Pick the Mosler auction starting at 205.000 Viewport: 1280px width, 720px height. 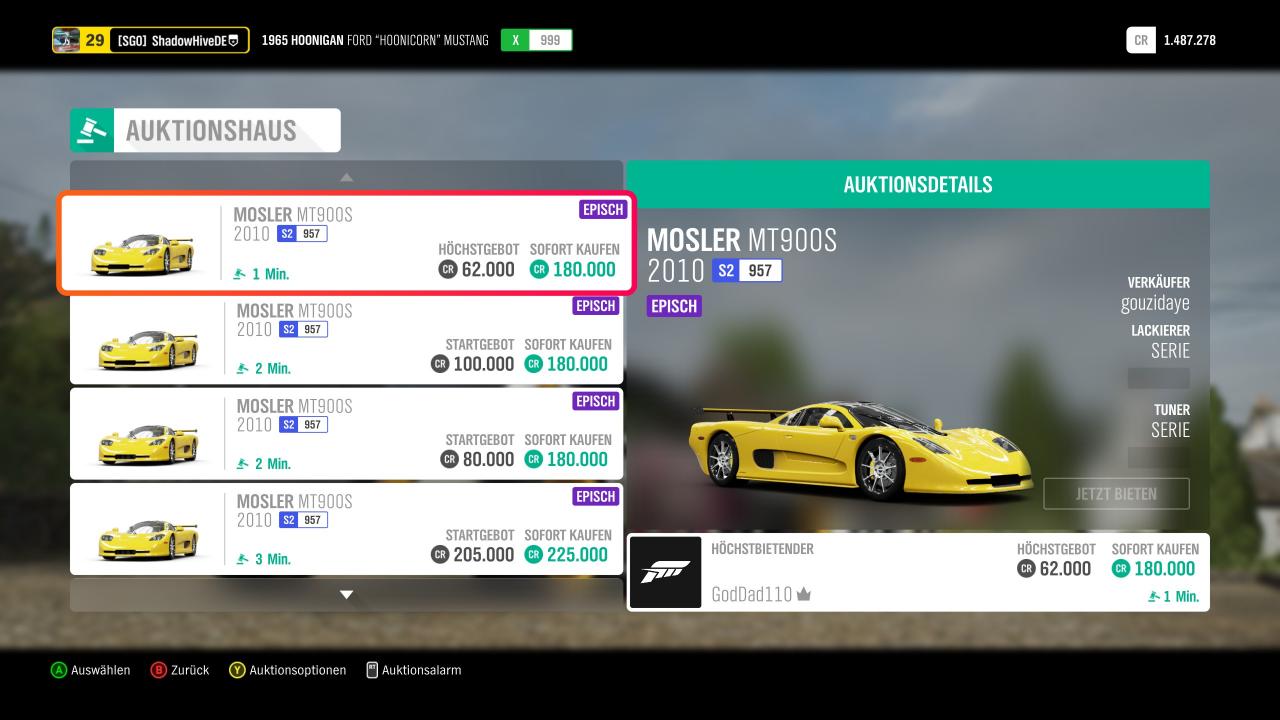pos(346,530)
